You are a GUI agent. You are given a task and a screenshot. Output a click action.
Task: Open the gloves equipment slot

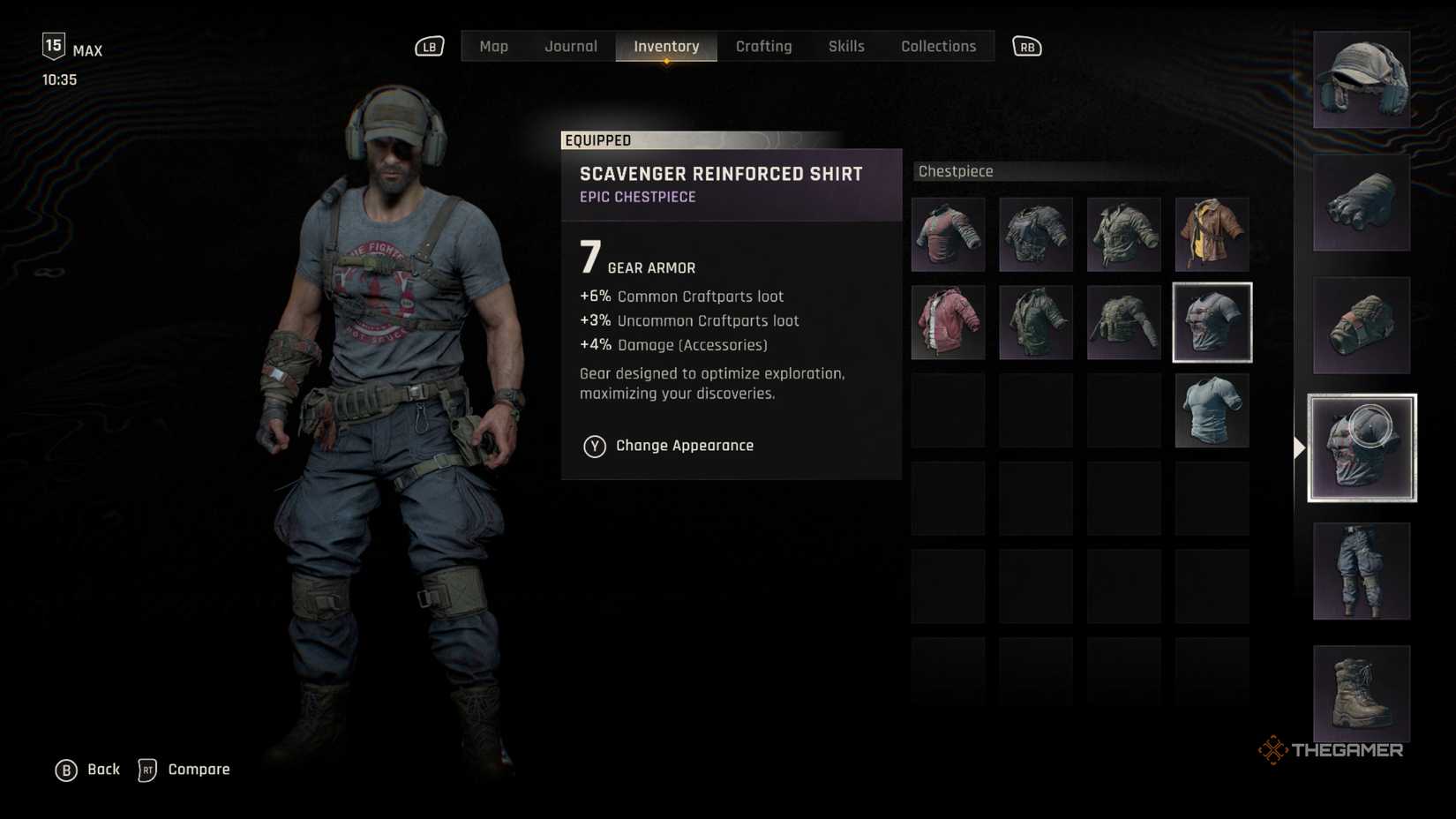tap(1361, 202)
